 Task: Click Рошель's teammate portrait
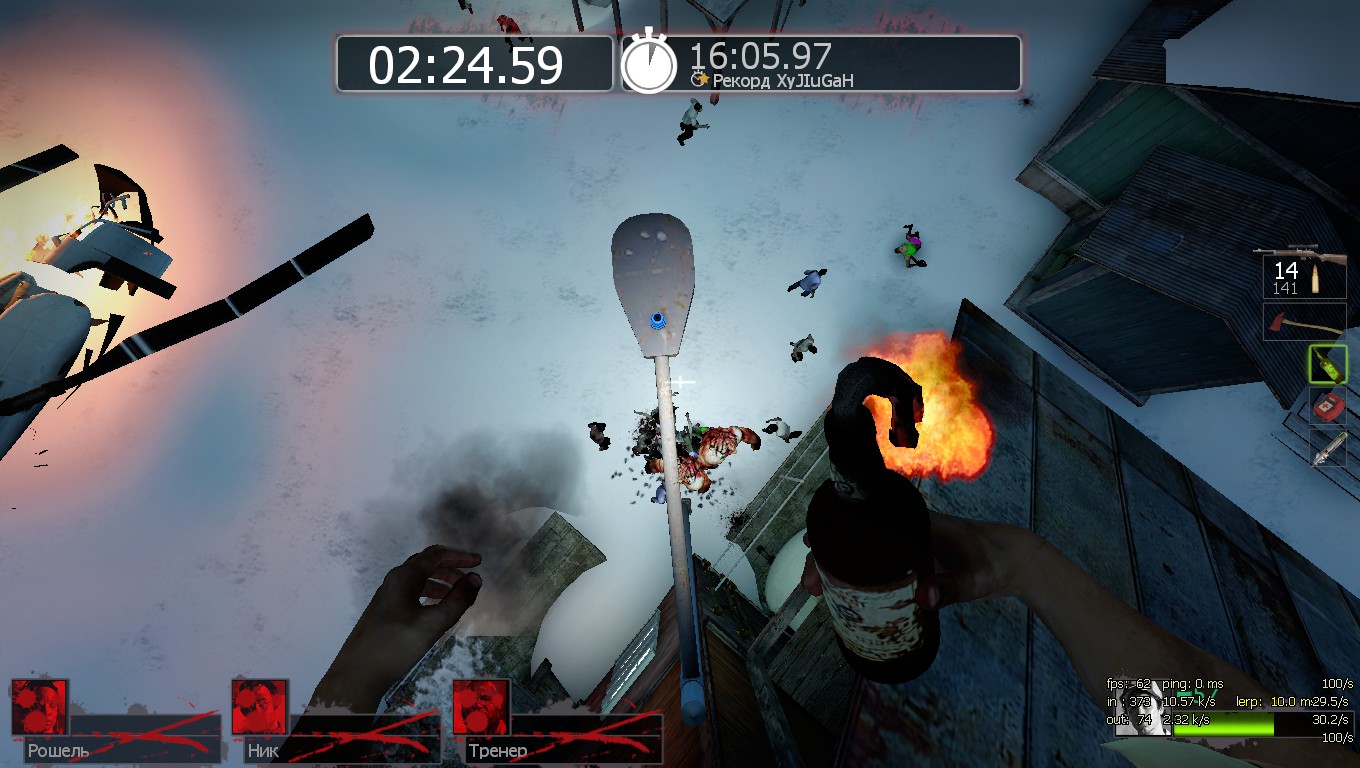pos(40,707)
